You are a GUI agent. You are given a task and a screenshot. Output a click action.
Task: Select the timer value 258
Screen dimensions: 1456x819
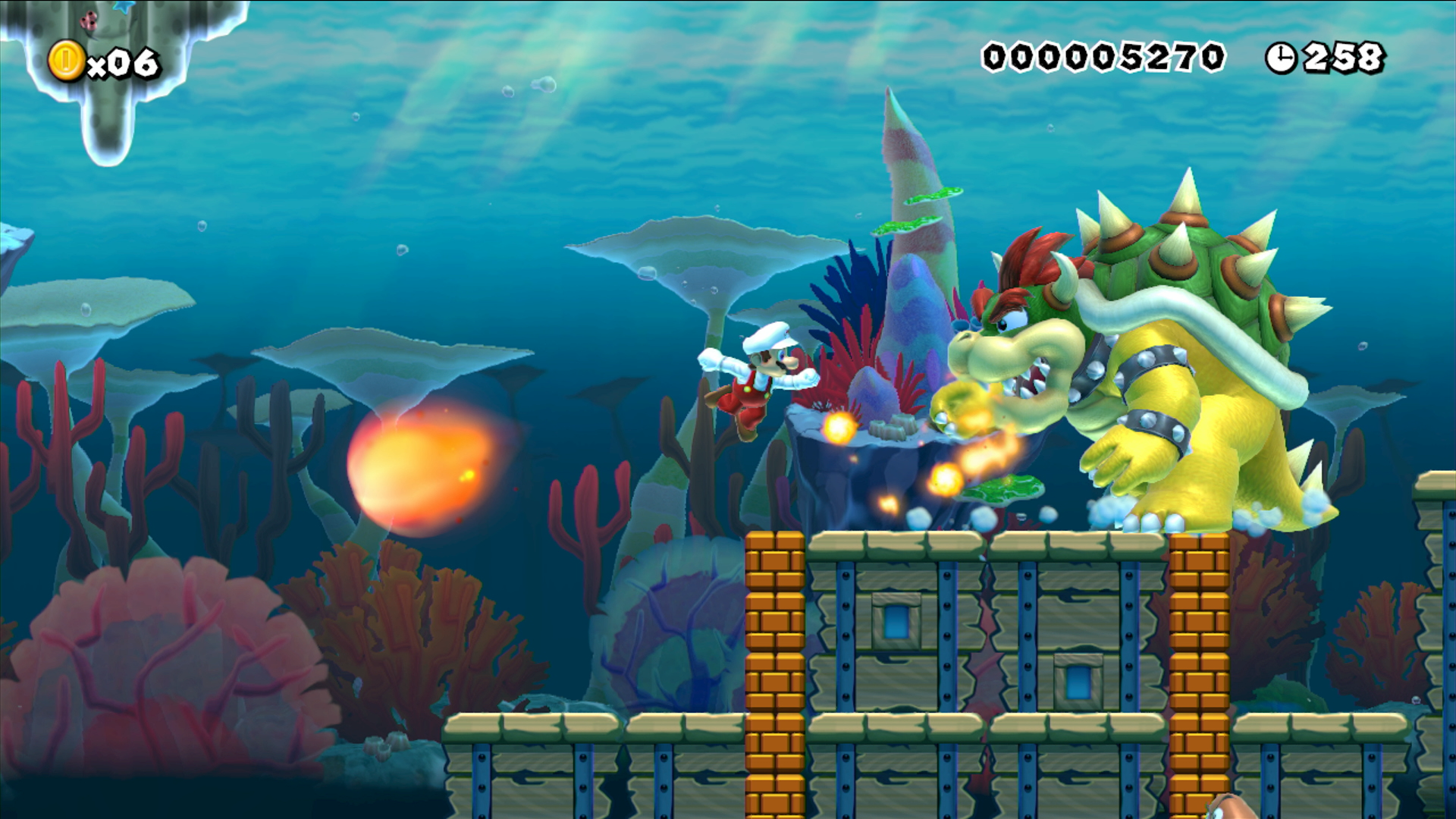1346,55
